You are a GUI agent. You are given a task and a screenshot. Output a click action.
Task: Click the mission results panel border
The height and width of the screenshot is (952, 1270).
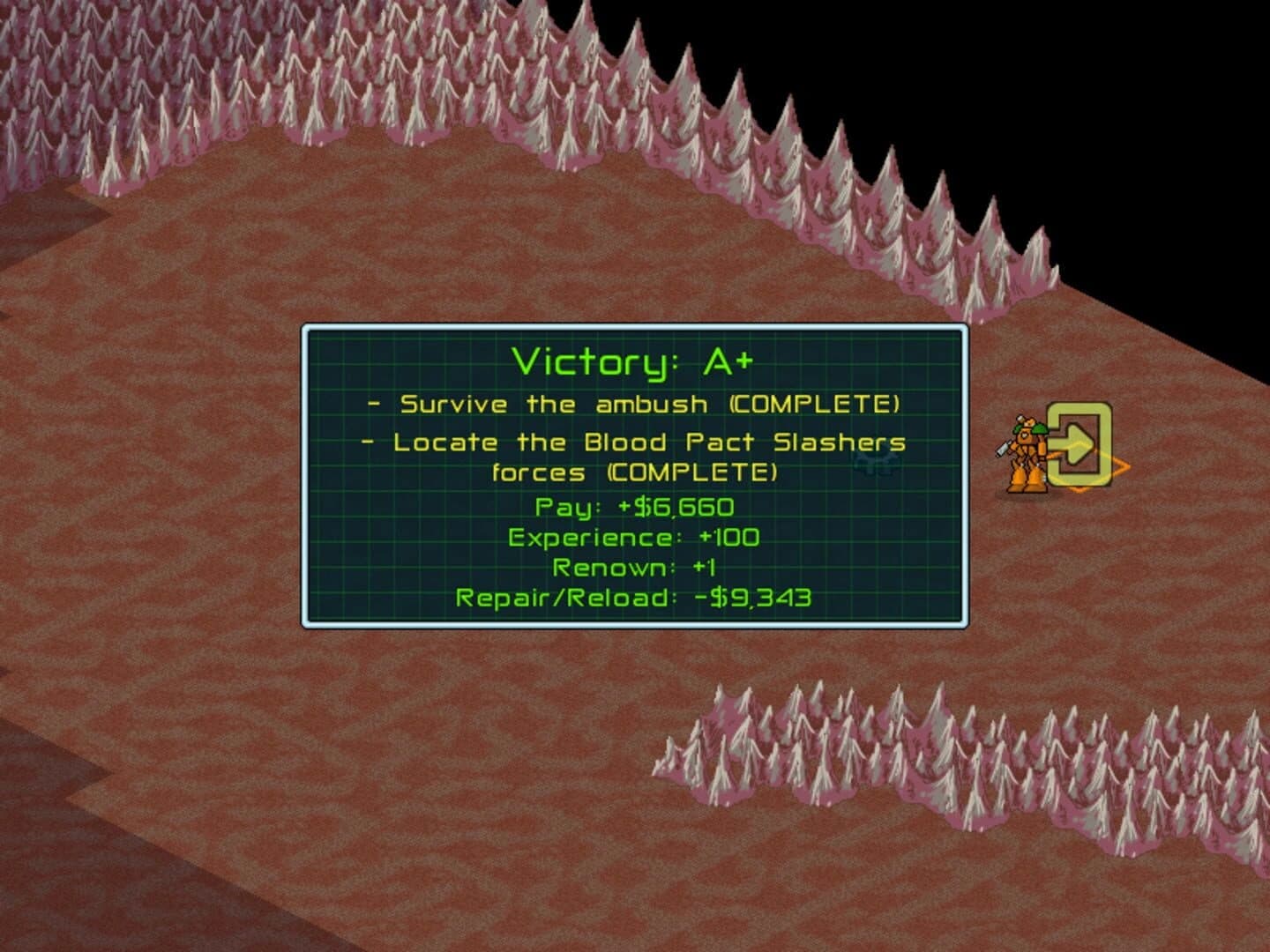(x=637, y=326)
